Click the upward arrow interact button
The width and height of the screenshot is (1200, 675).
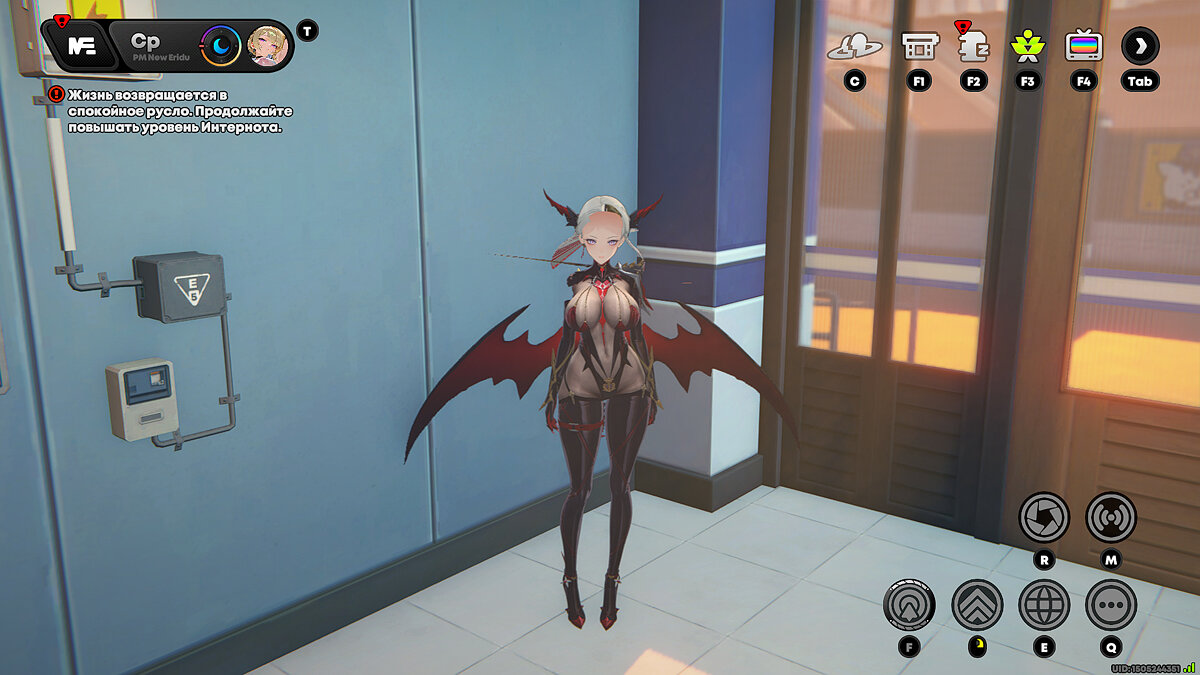(x=909, y=604)
